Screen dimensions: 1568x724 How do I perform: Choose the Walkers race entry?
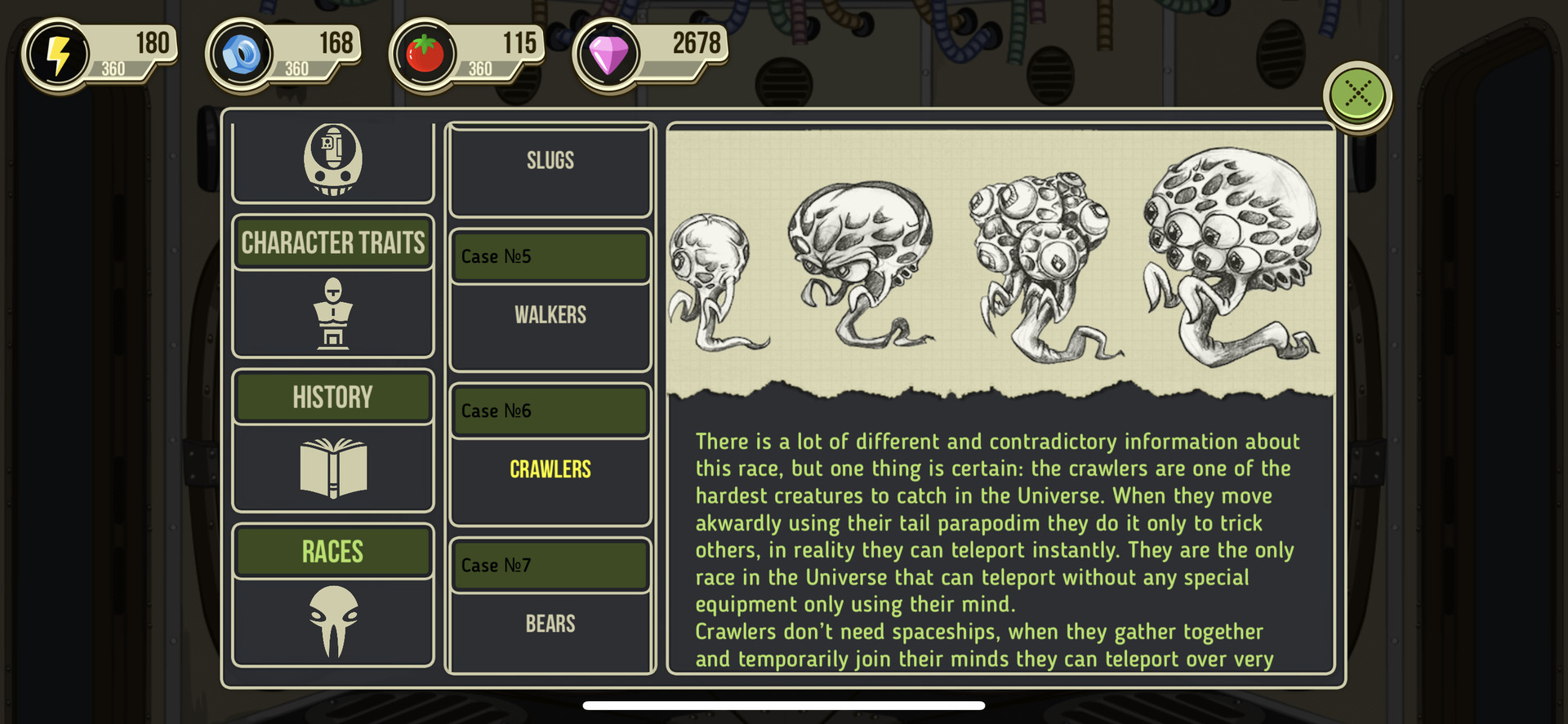(x=550, y=315)
